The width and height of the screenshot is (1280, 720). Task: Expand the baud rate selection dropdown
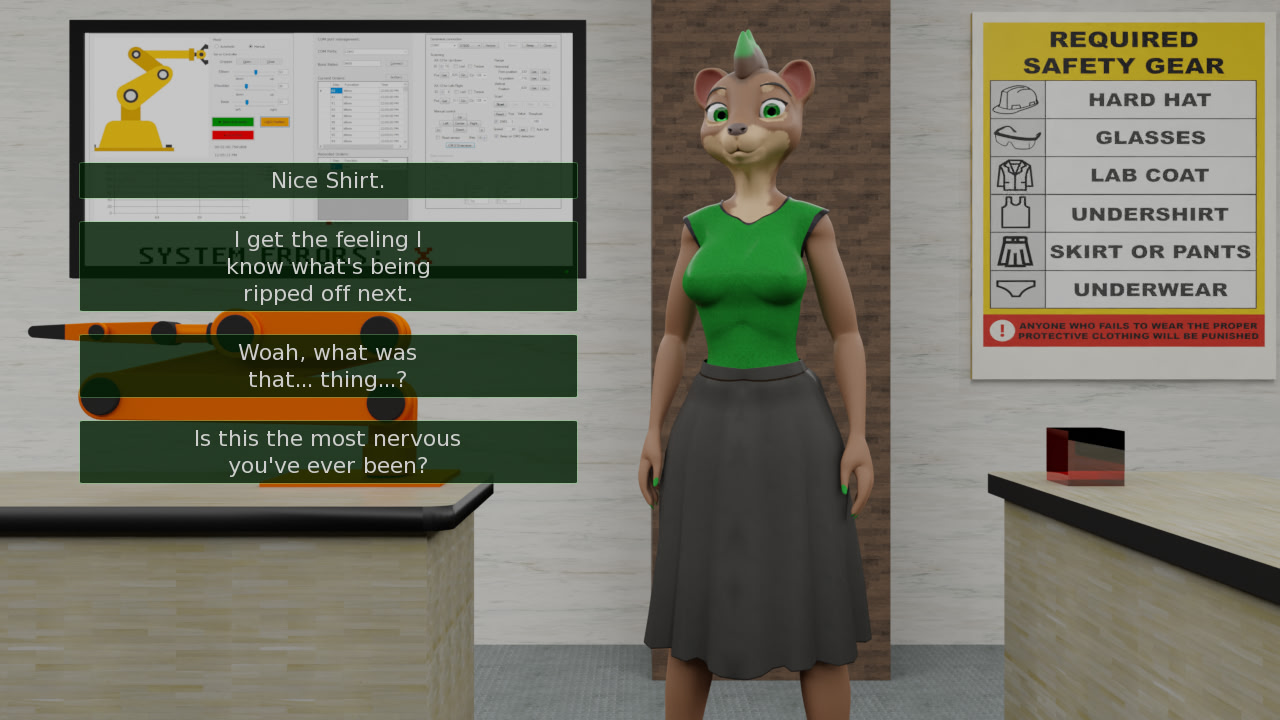[x=363, y=64]
